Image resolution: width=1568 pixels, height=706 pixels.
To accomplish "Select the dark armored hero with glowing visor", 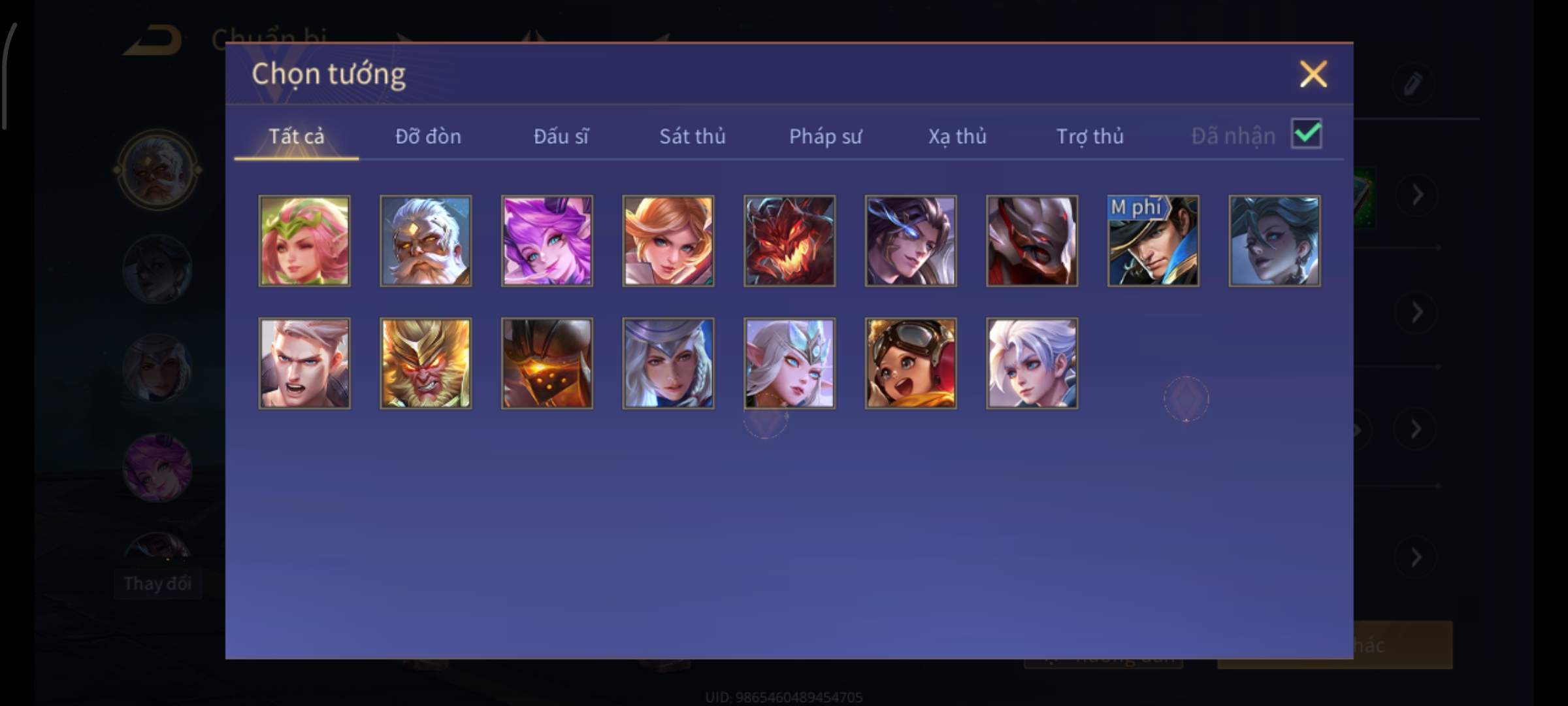I will 547,363.
